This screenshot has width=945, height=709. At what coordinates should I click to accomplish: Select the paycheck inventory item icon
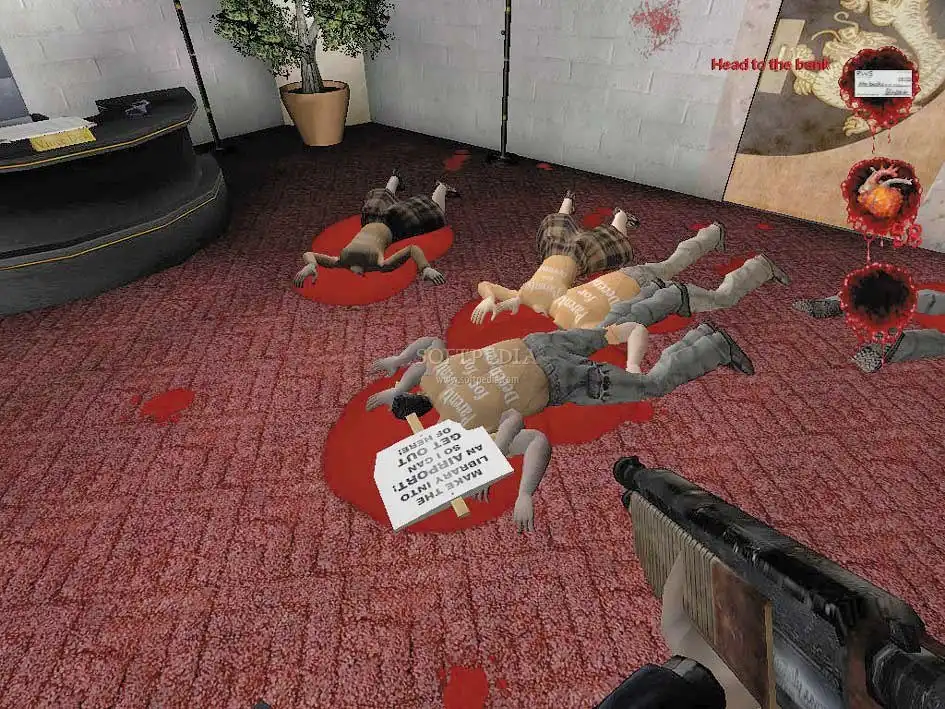[x=880, y=81]
